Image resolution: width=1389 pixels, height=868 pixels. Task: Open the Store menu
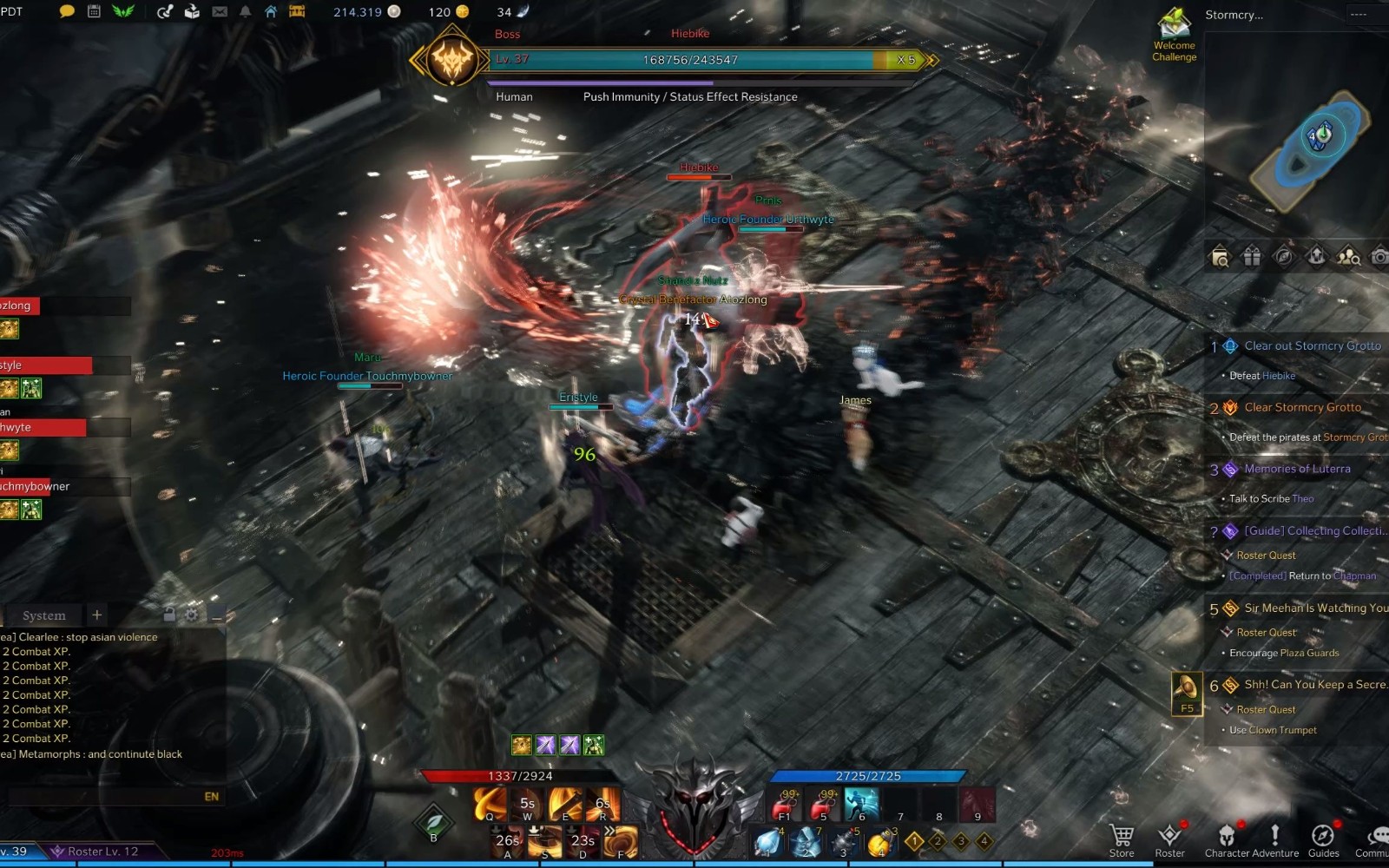[1122, 839]
